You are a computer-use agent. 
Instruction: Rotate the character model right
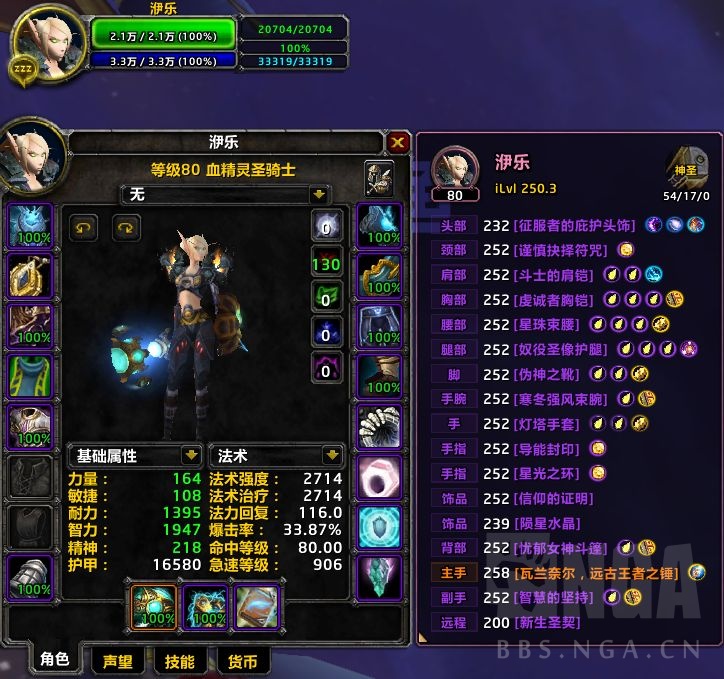(x=126, y=228)
